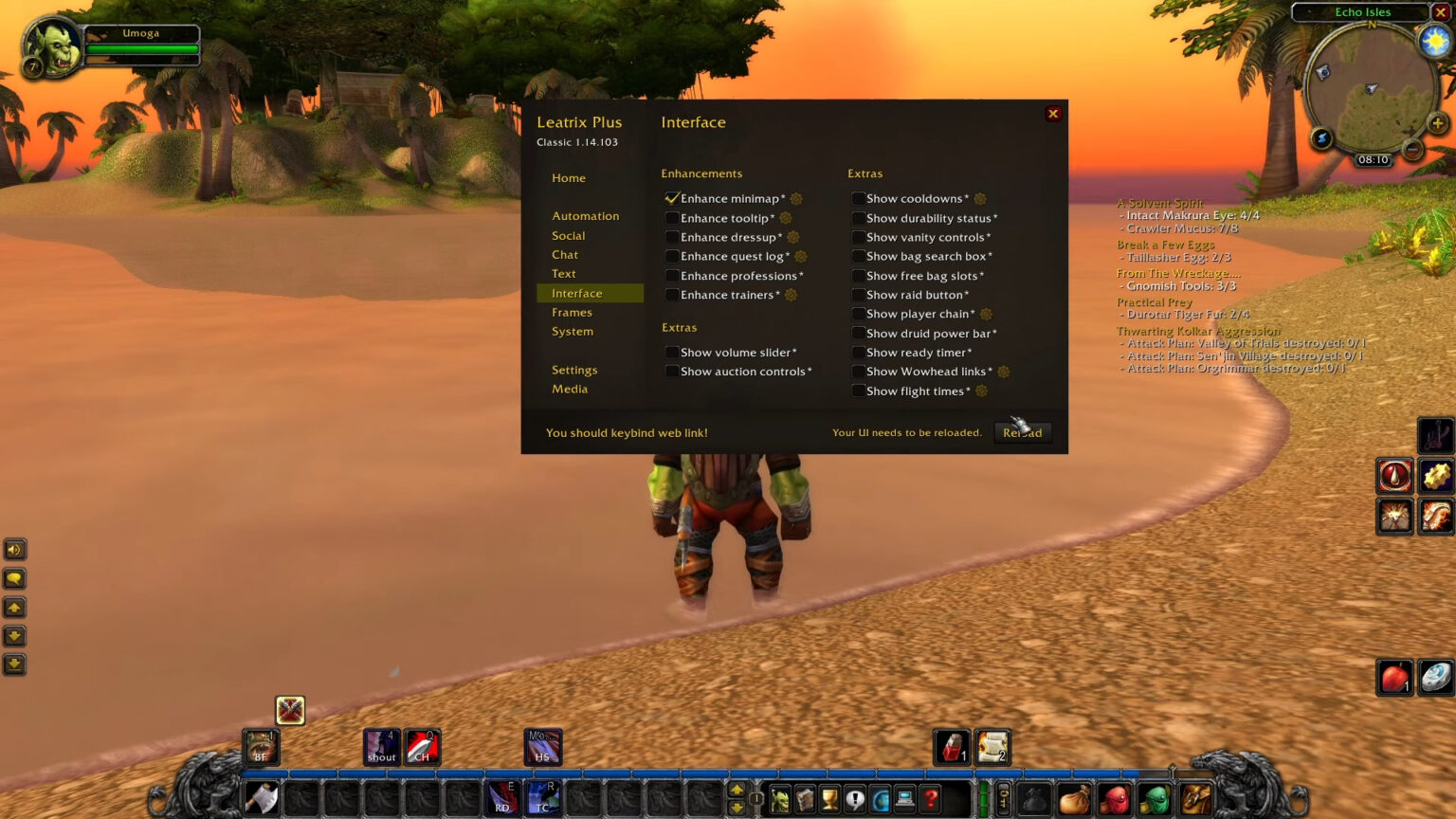The image size is (1456, 819).
Task: Go to the Settings page
Action: (574, 370)
